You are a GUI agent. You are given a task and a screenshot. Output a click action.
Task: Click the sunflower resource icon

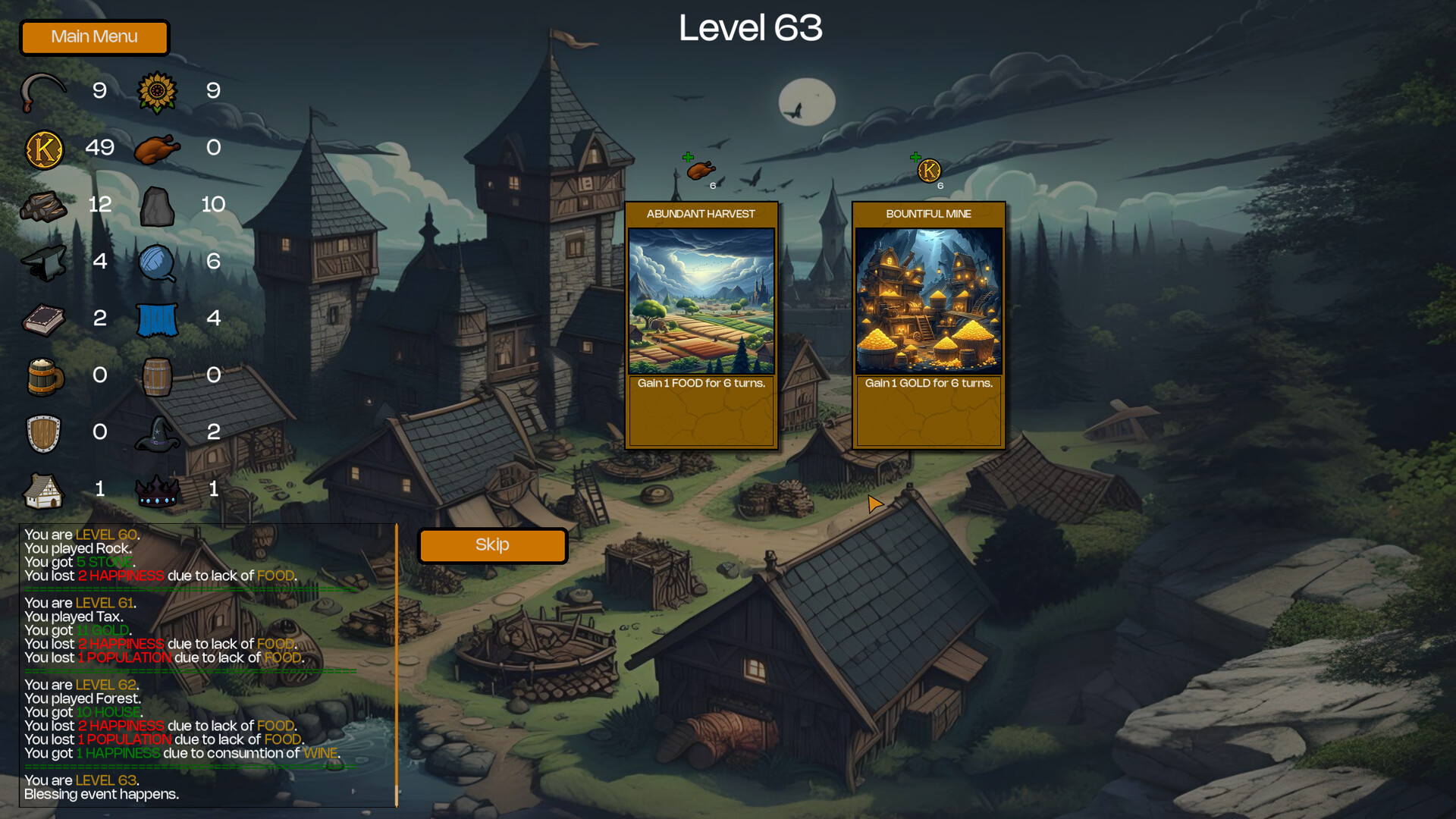coord(157,91)
